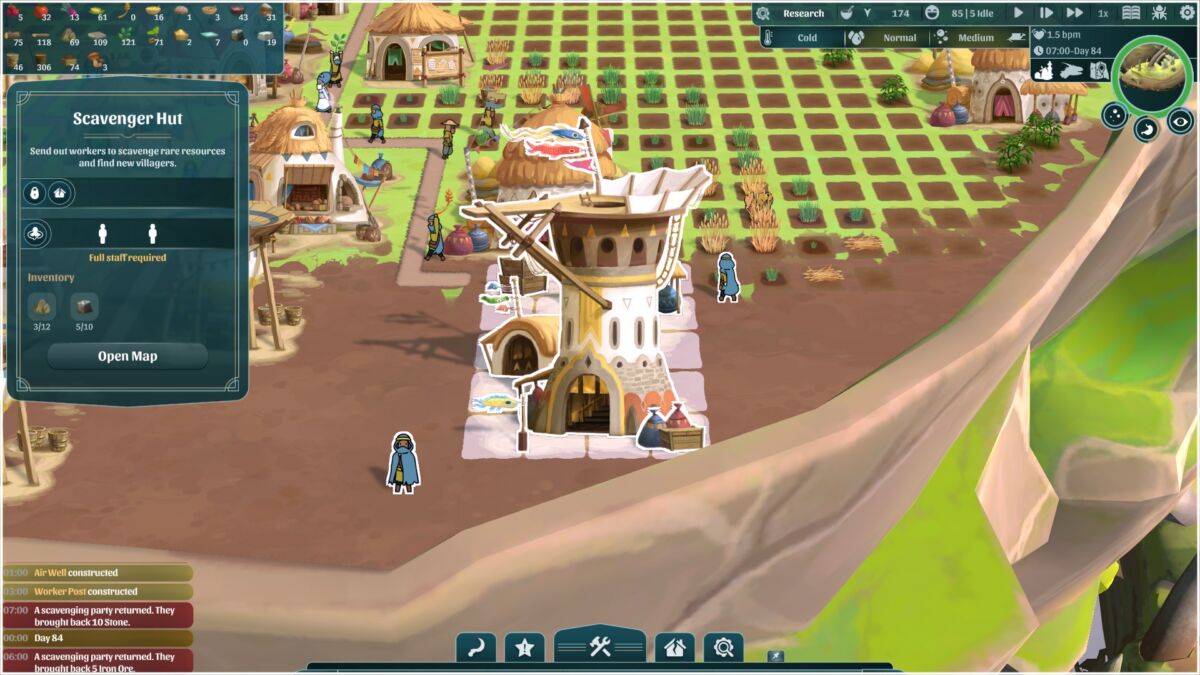Click the pin icon above the bottom bar
The width and height of the screenshot is (1200, 675).
tap(775, 657)
